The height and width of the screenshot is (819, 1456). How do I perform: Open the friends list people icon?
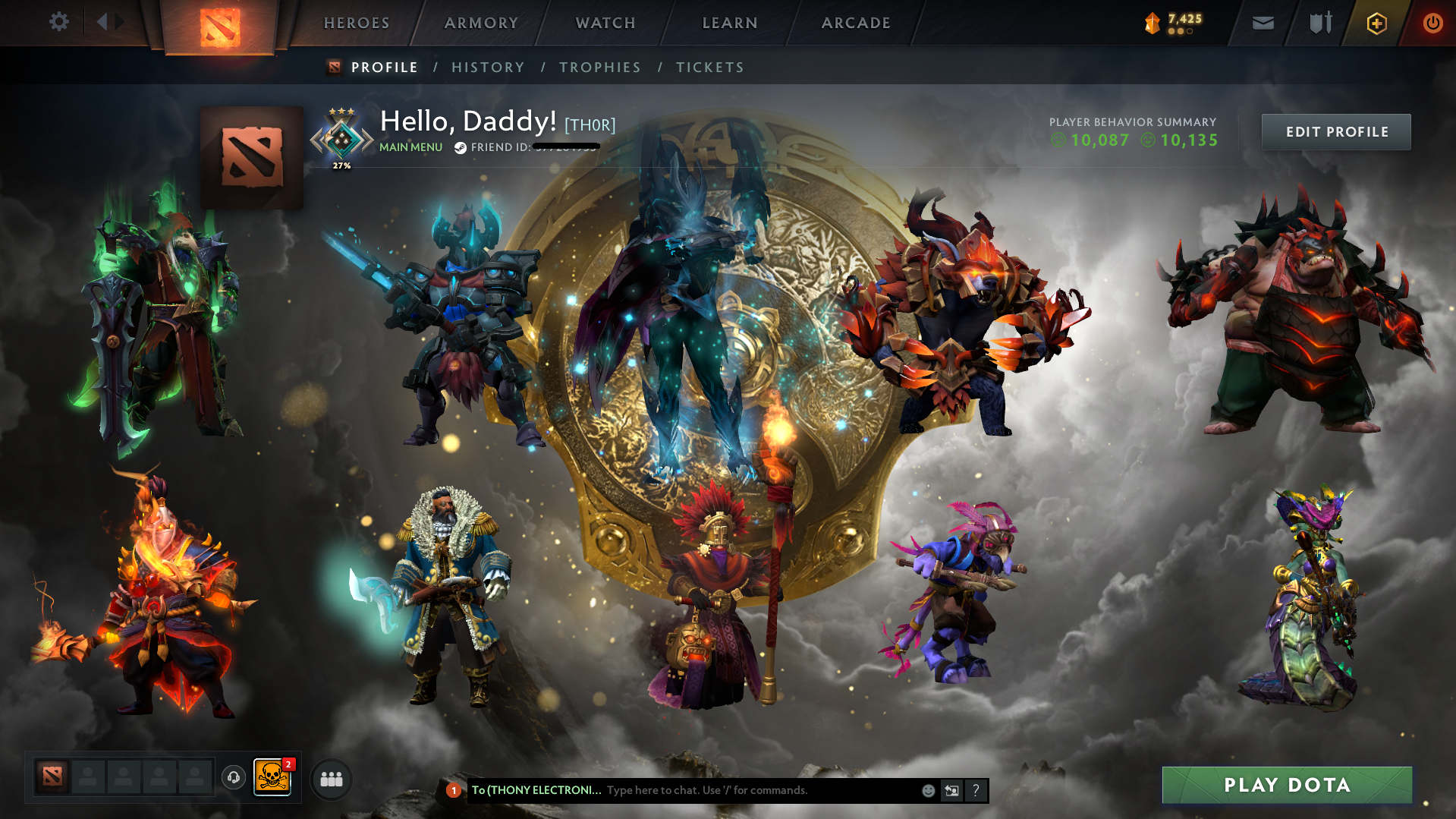tap(331, 779)
